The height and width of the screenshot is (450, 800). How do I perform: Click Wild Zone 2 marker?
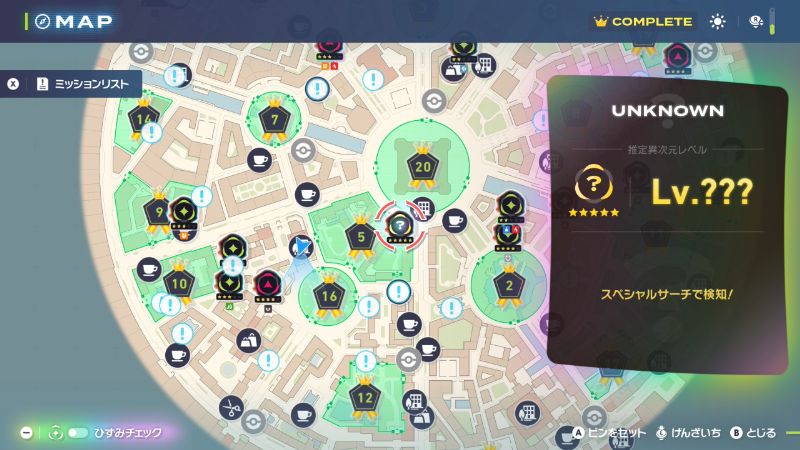(509, 286)
